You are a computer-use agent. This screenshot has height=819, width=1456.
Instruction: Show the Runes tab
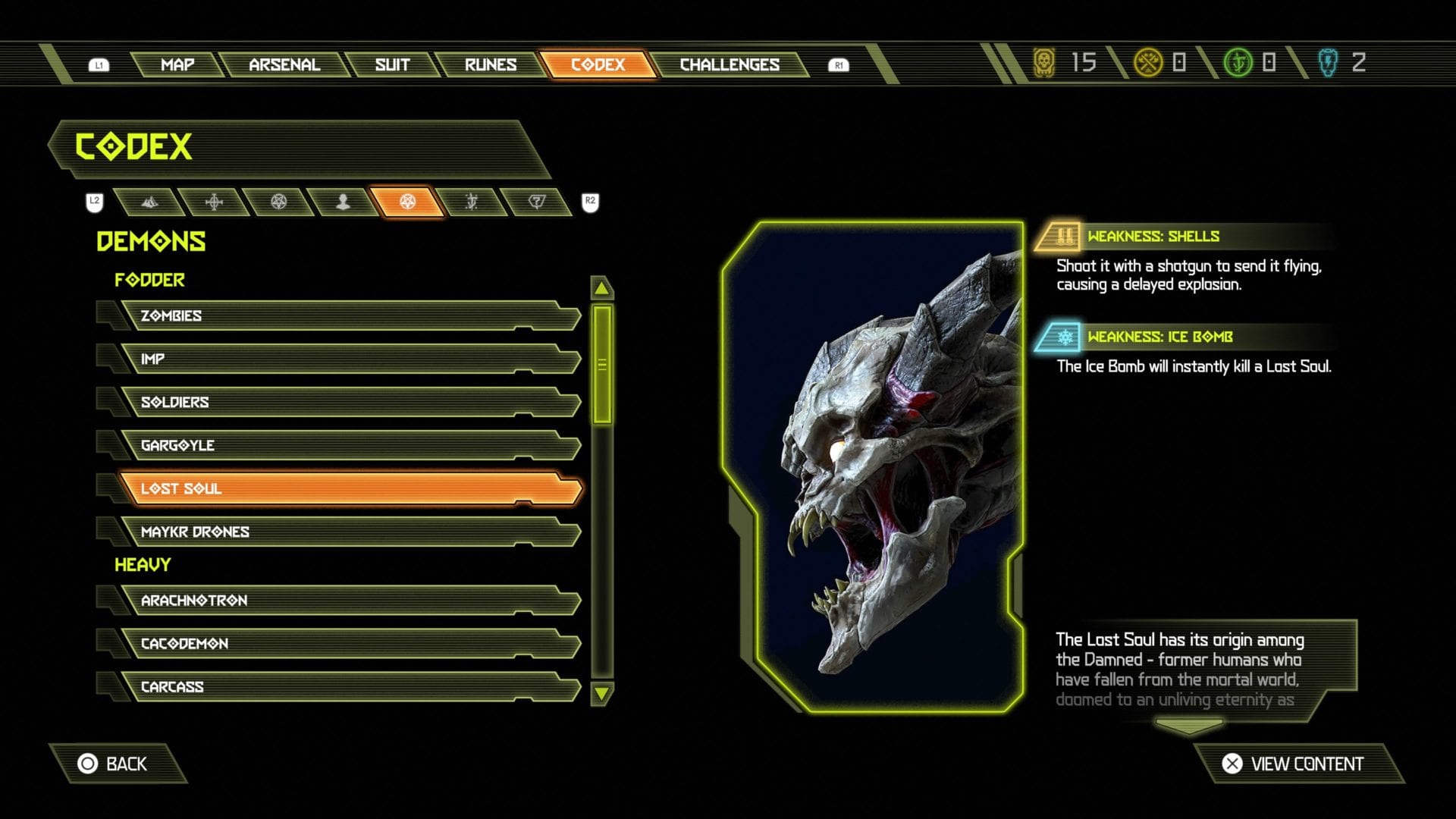point(491,64)
